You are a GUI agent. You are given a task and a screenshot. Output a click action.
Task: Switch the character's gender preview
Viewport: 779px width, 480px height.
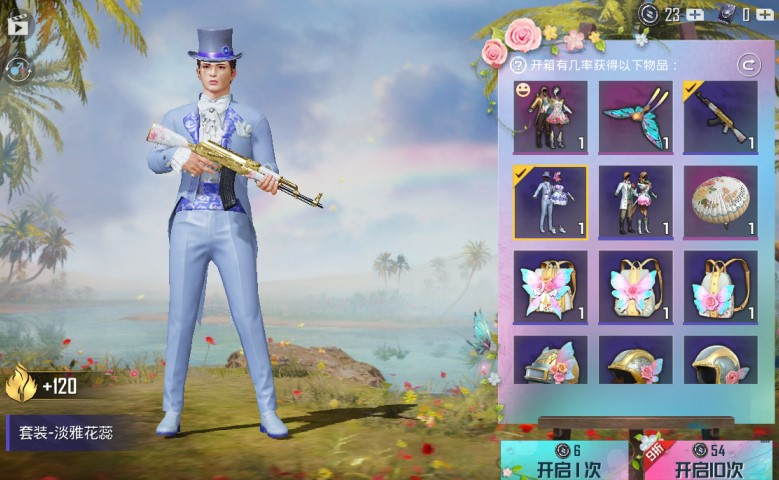tap(18, 68)
